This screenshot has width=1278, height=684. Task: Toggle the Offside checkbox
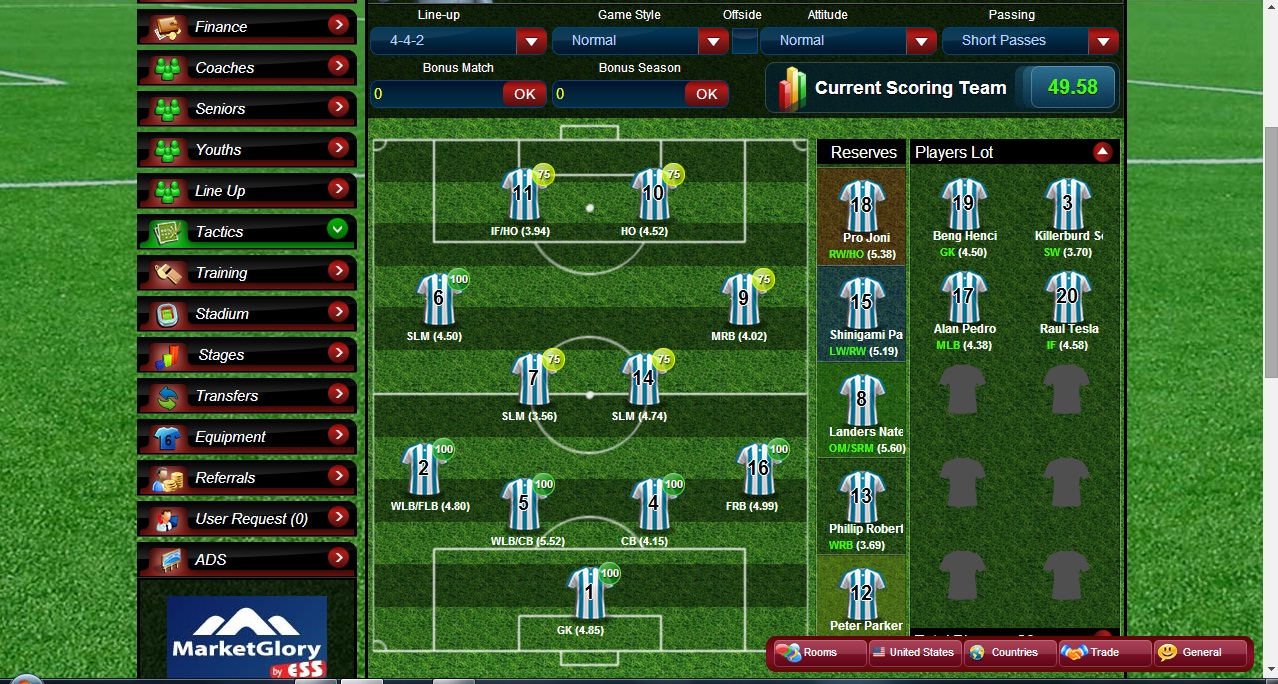tap(744, 41)
